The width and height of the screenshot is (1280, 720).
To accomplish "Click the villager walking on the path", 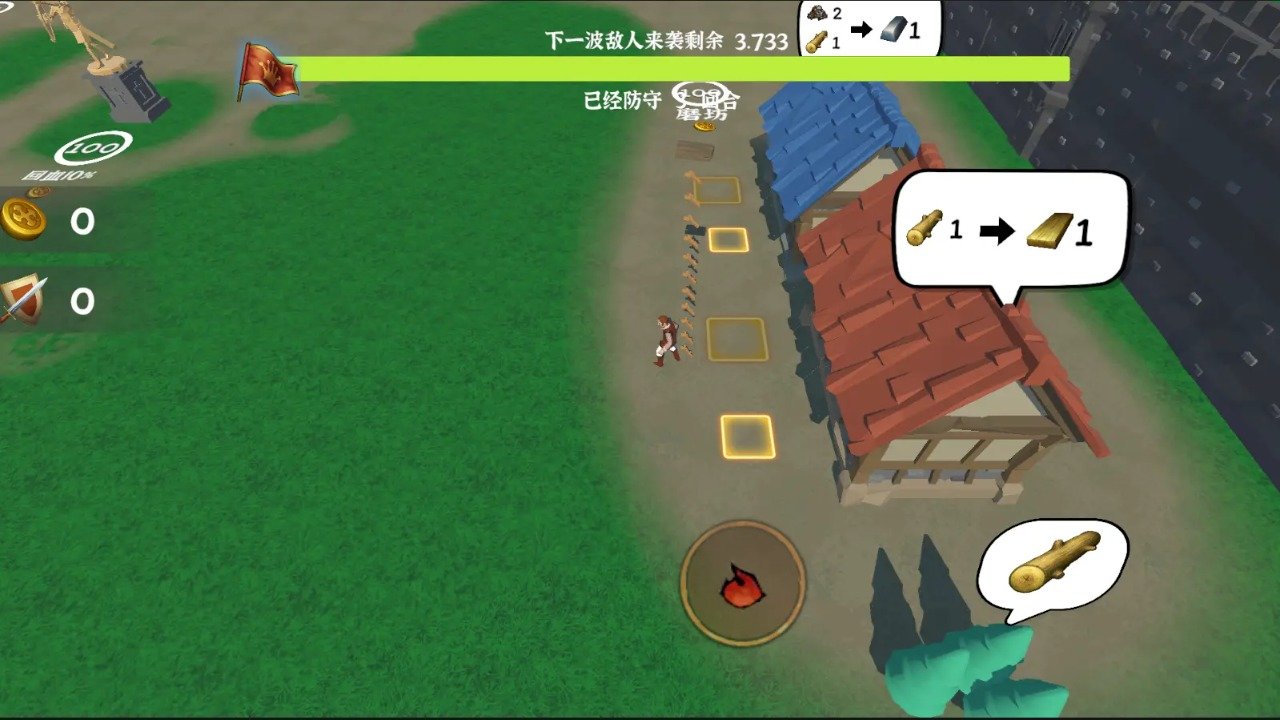I will pyautogui.click(x=663, y=340).
